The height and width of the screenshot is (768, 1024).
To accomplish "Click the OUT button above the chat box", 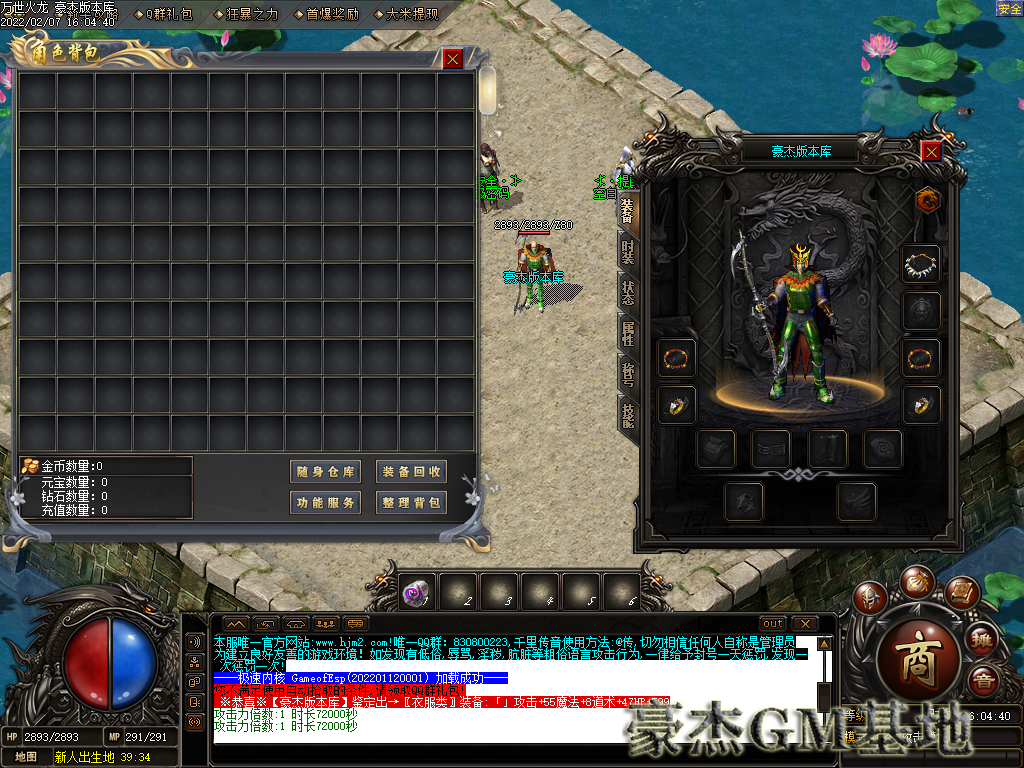I will click(x=772, y=624).
